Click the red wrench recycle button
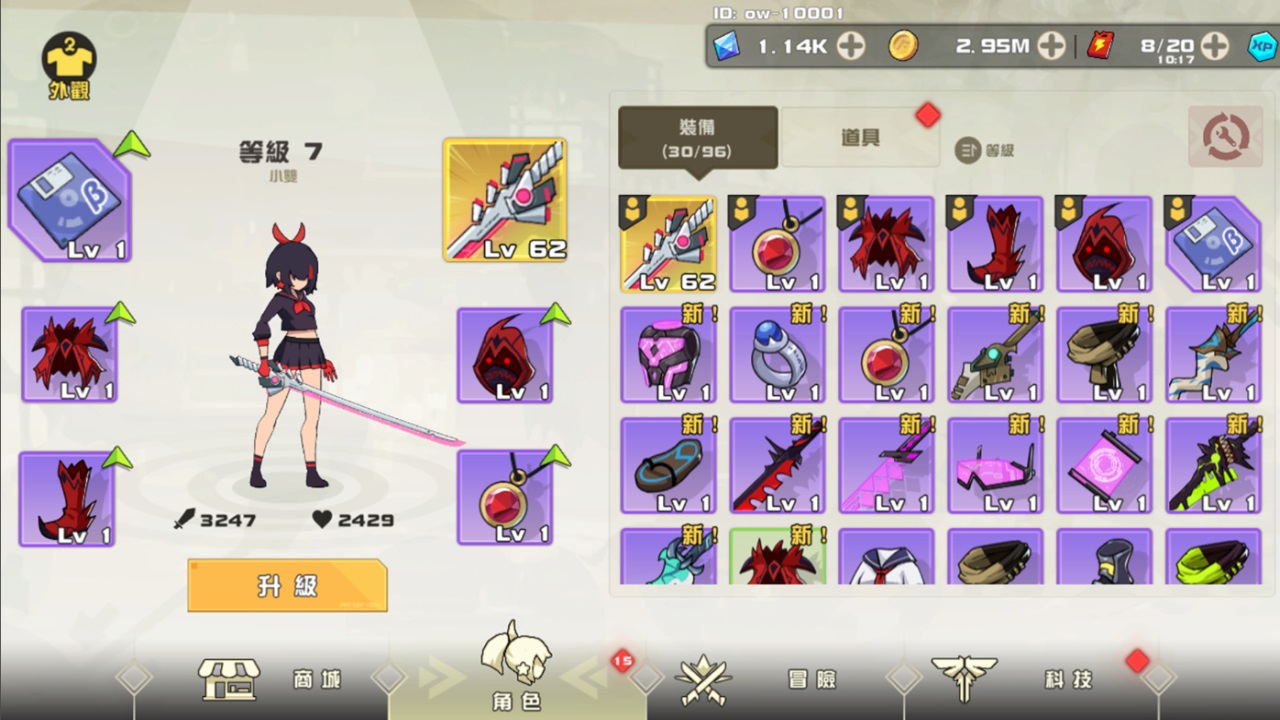Image resolution: width=1280 pixels, height=720 pixels. (x=1225, y=138)
